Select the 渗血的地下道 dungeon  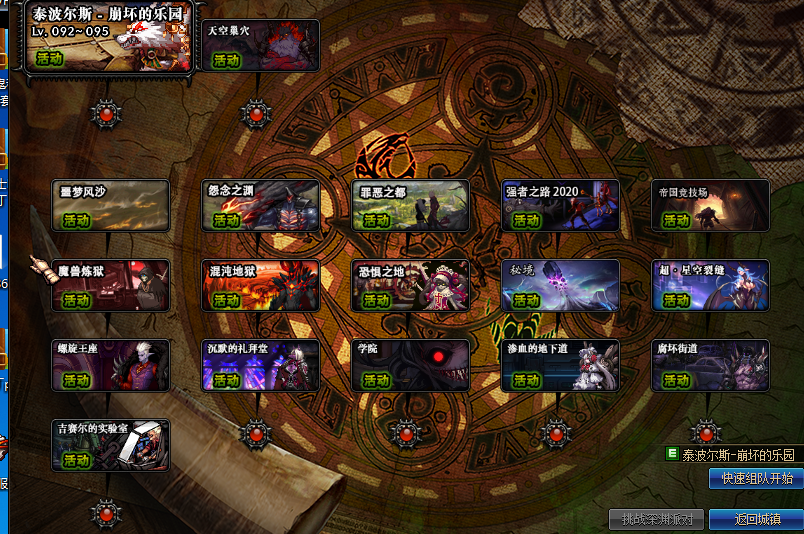pyautogui.click(x=561, y=365)
